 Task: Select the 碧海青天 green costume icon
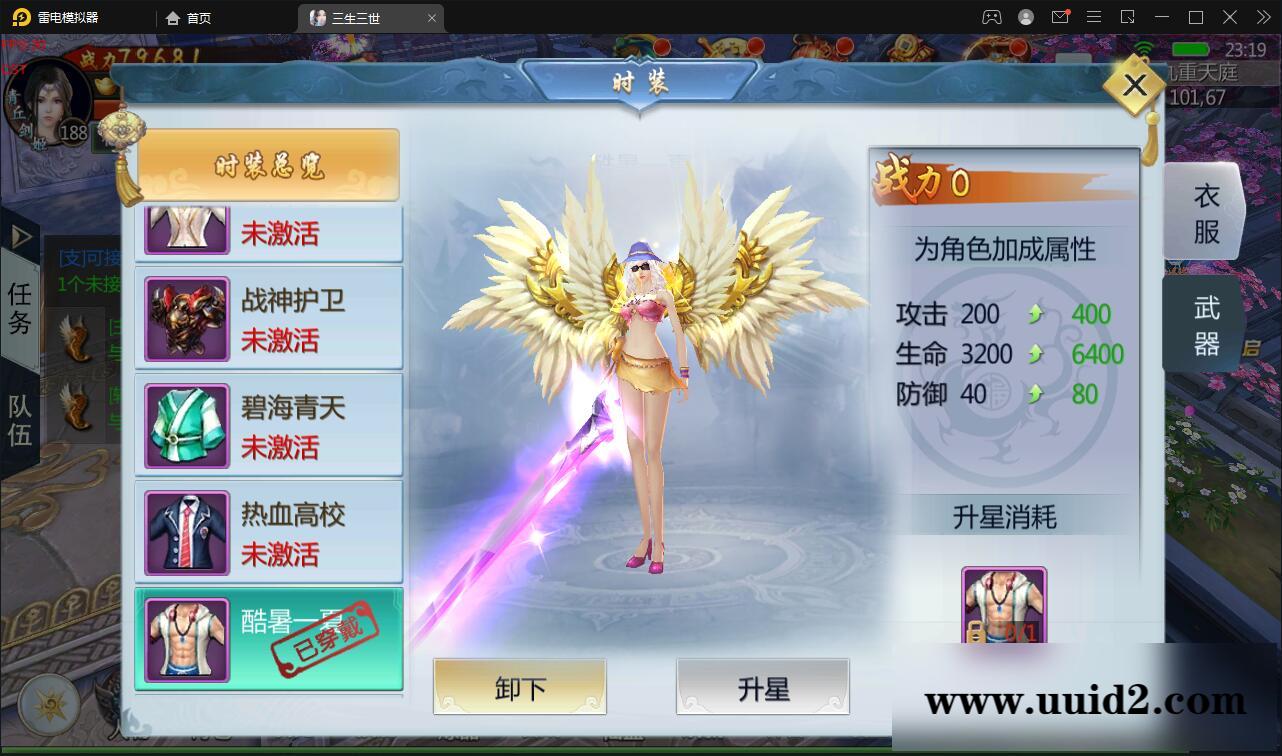186,424
